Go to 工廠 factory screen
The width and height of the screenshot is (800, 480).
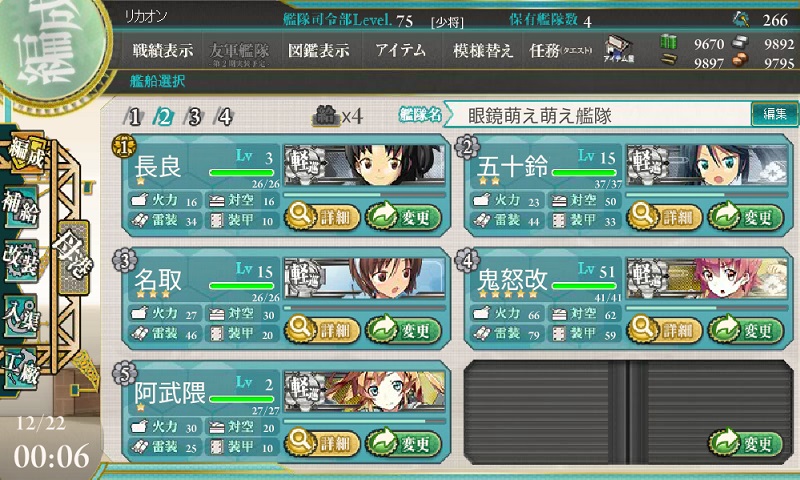[22, 364]
